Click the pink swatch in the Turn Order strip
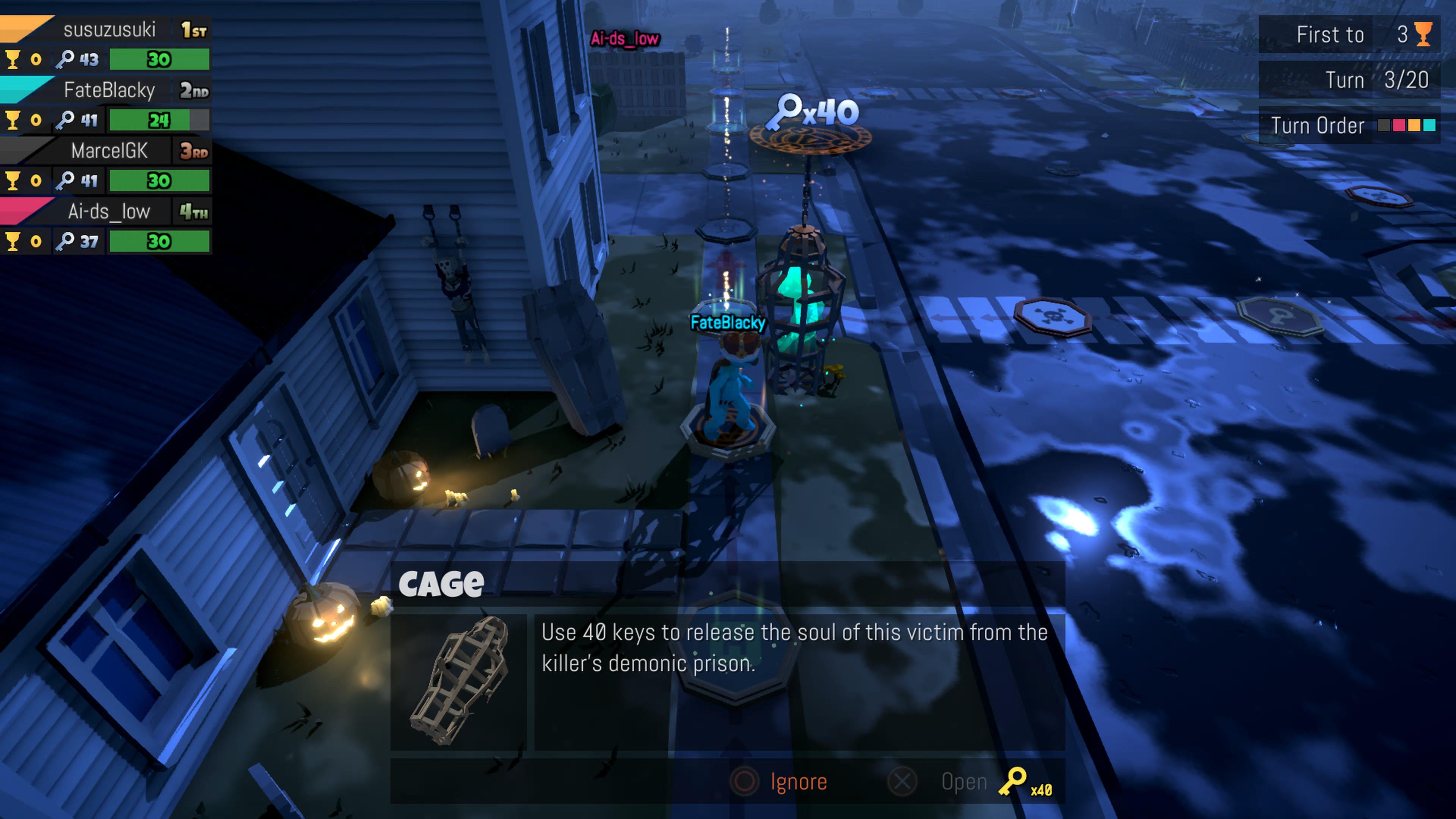 (1399, 125)
